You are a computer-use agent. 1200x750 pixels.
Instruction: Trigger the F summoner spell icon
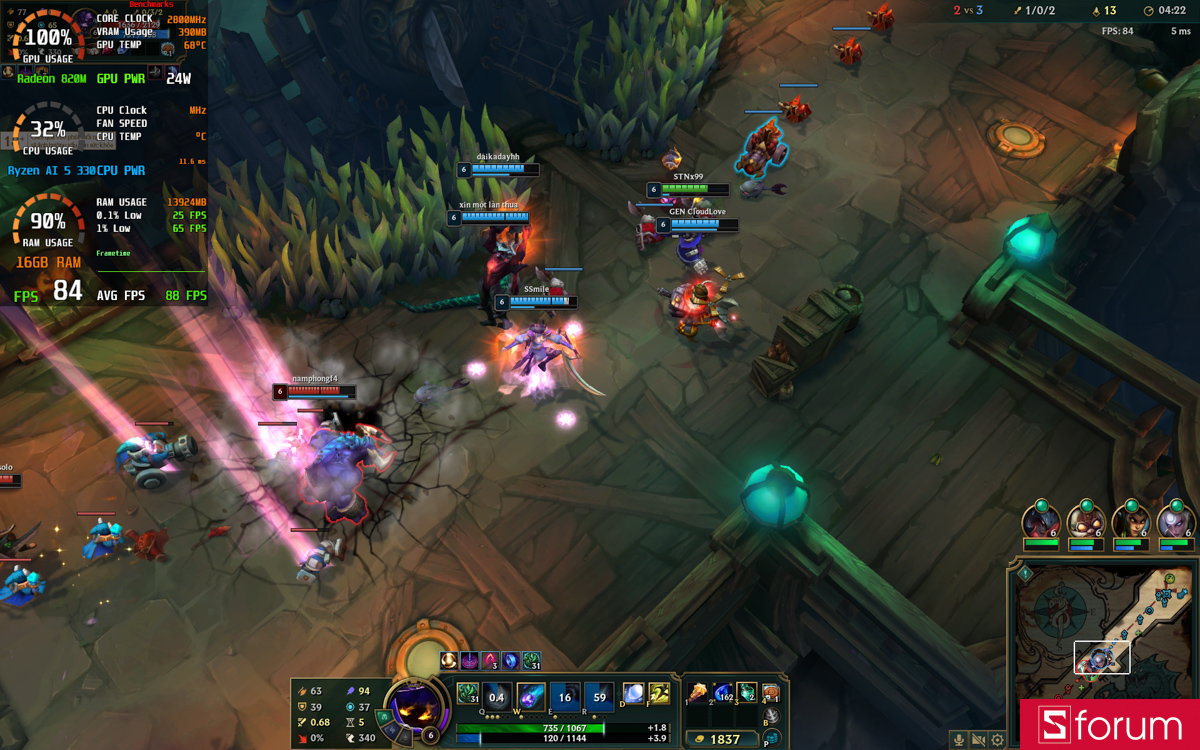click(x=658, y=693)
